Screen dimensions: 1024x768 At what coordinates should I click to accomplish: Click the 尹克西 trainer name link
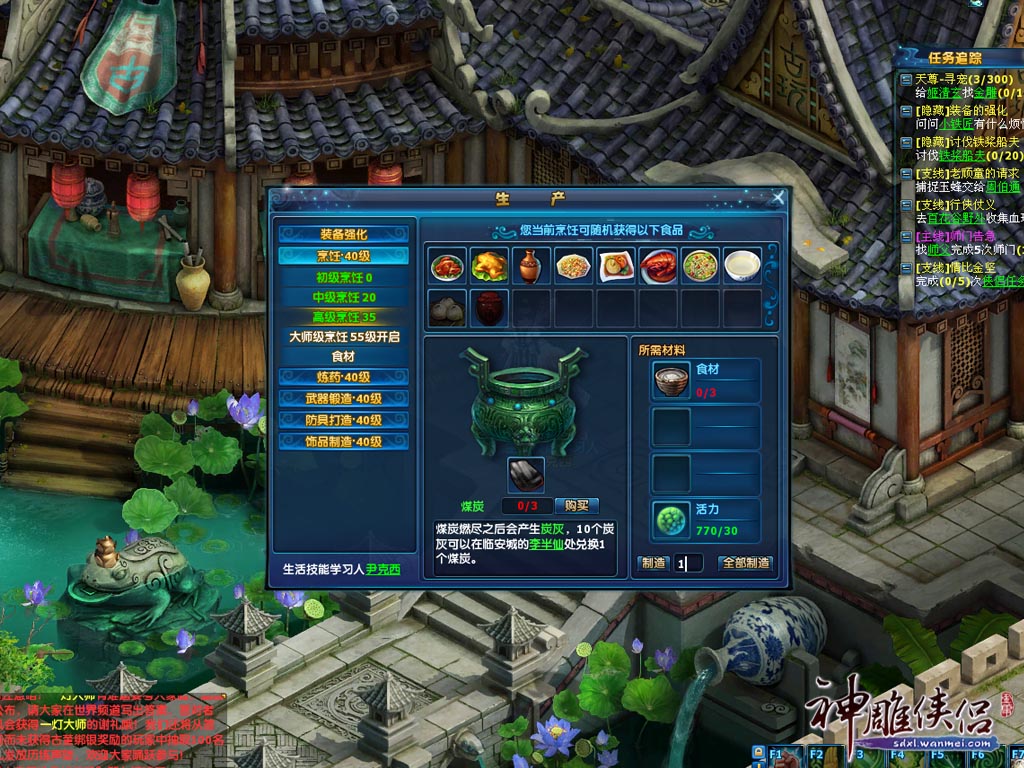click(382, 570)
